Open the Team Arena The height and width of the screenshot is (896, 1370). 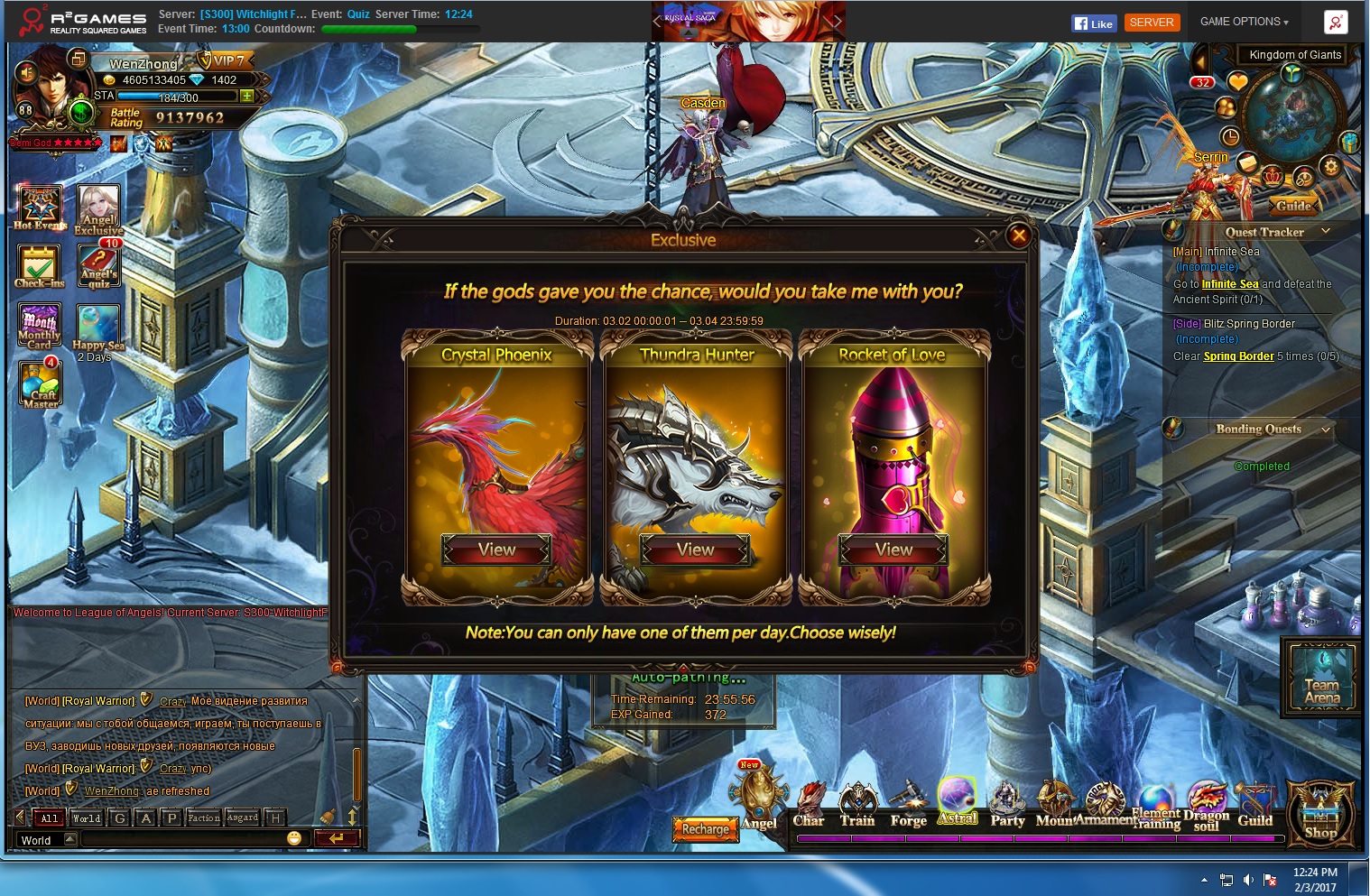pyautogui.click(x=1322, y=679)
